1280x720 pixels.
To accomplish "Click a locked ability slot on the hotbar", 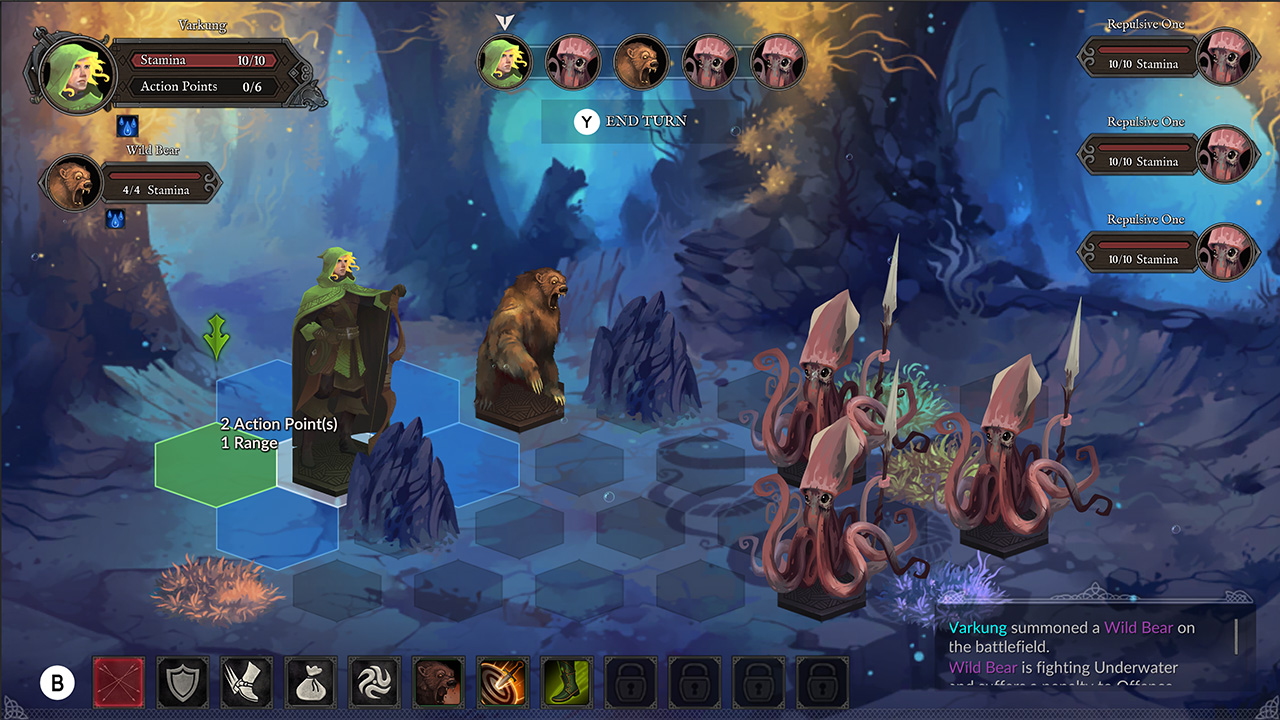I will point(630,683).
